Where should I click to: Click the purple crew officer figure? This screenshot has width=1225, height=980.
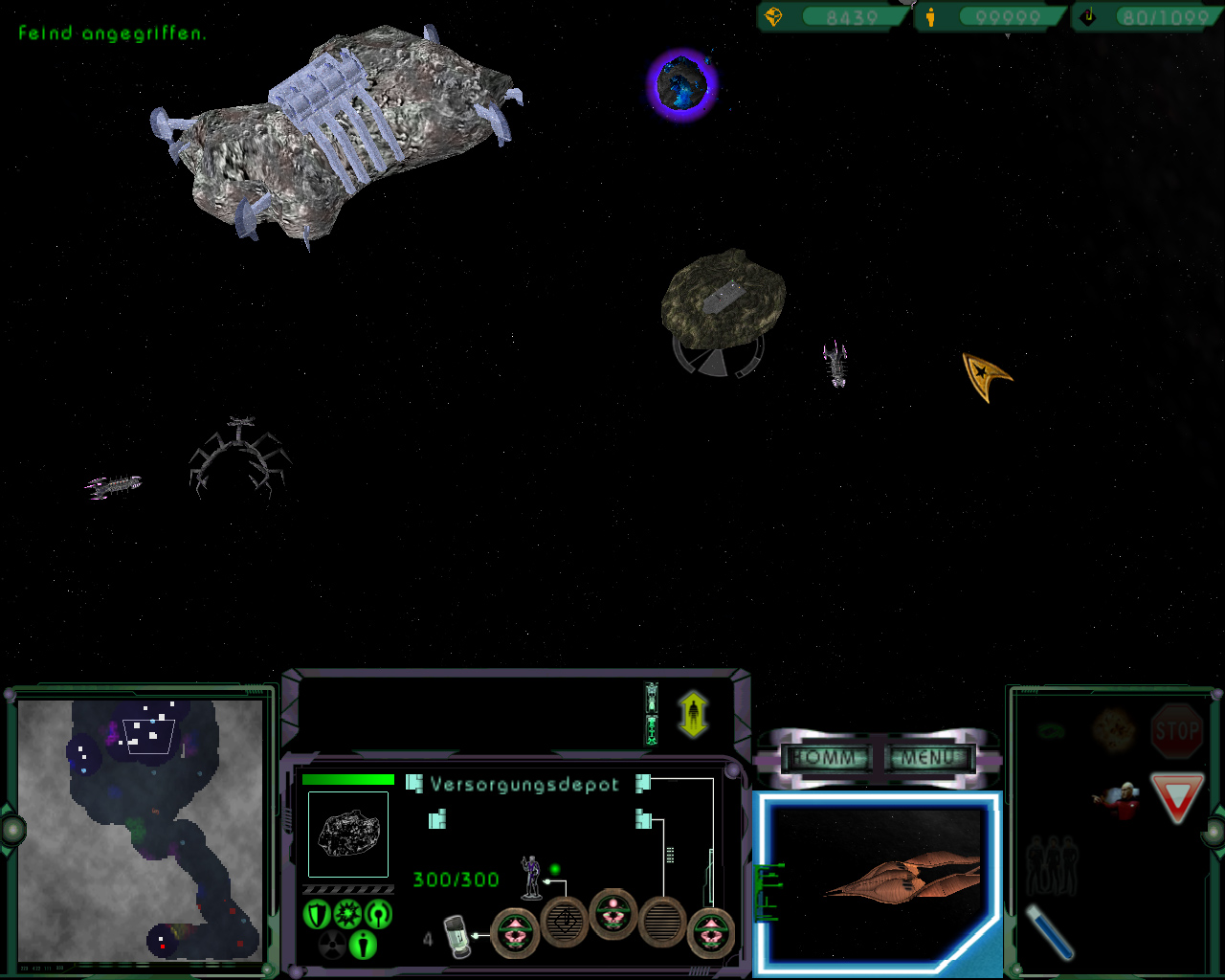[531, 877]
